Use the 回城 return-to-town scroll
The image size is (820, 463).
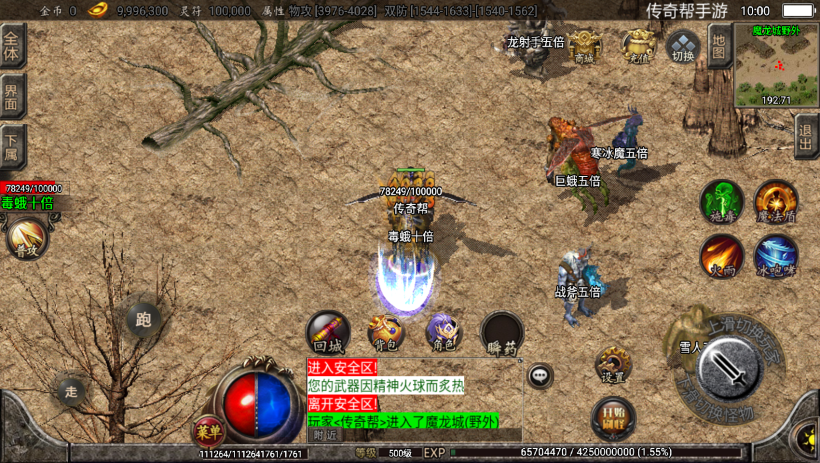327,332
